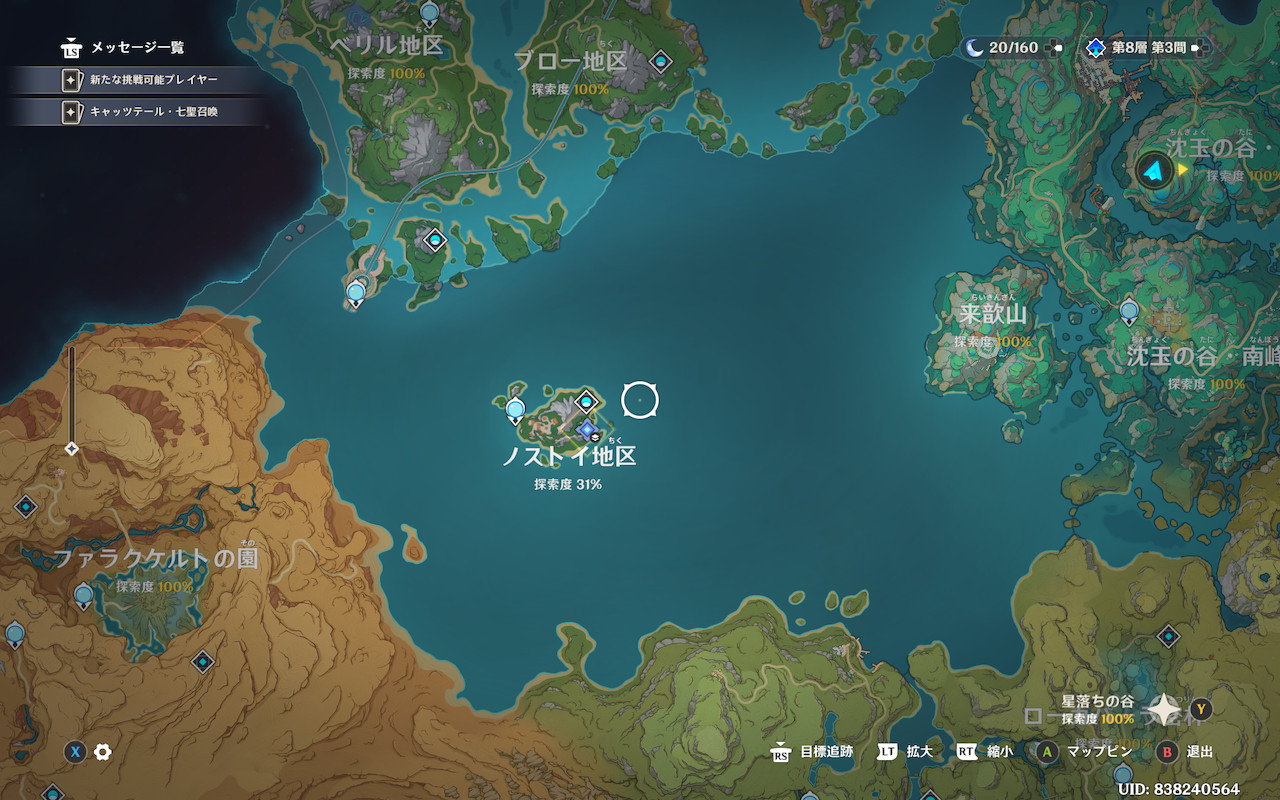Zoom out the map with 縮小
The image size is (1280, 800).
click(x=984, y=752)
